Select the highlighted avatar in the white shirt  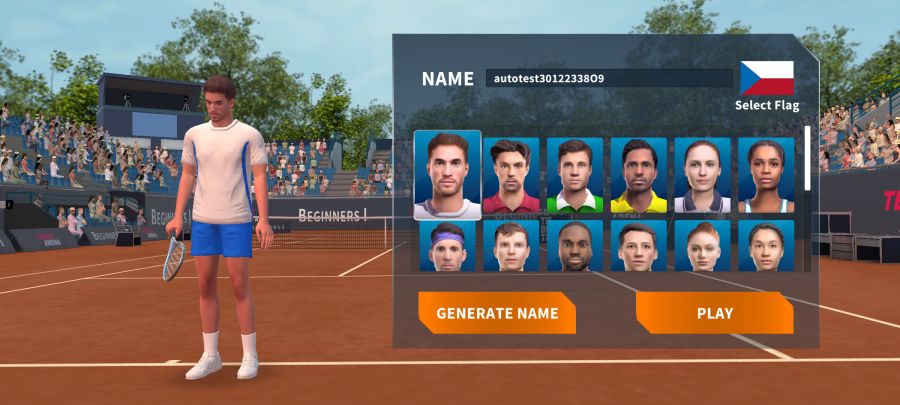pyautogui.click(x=447, y=175)
